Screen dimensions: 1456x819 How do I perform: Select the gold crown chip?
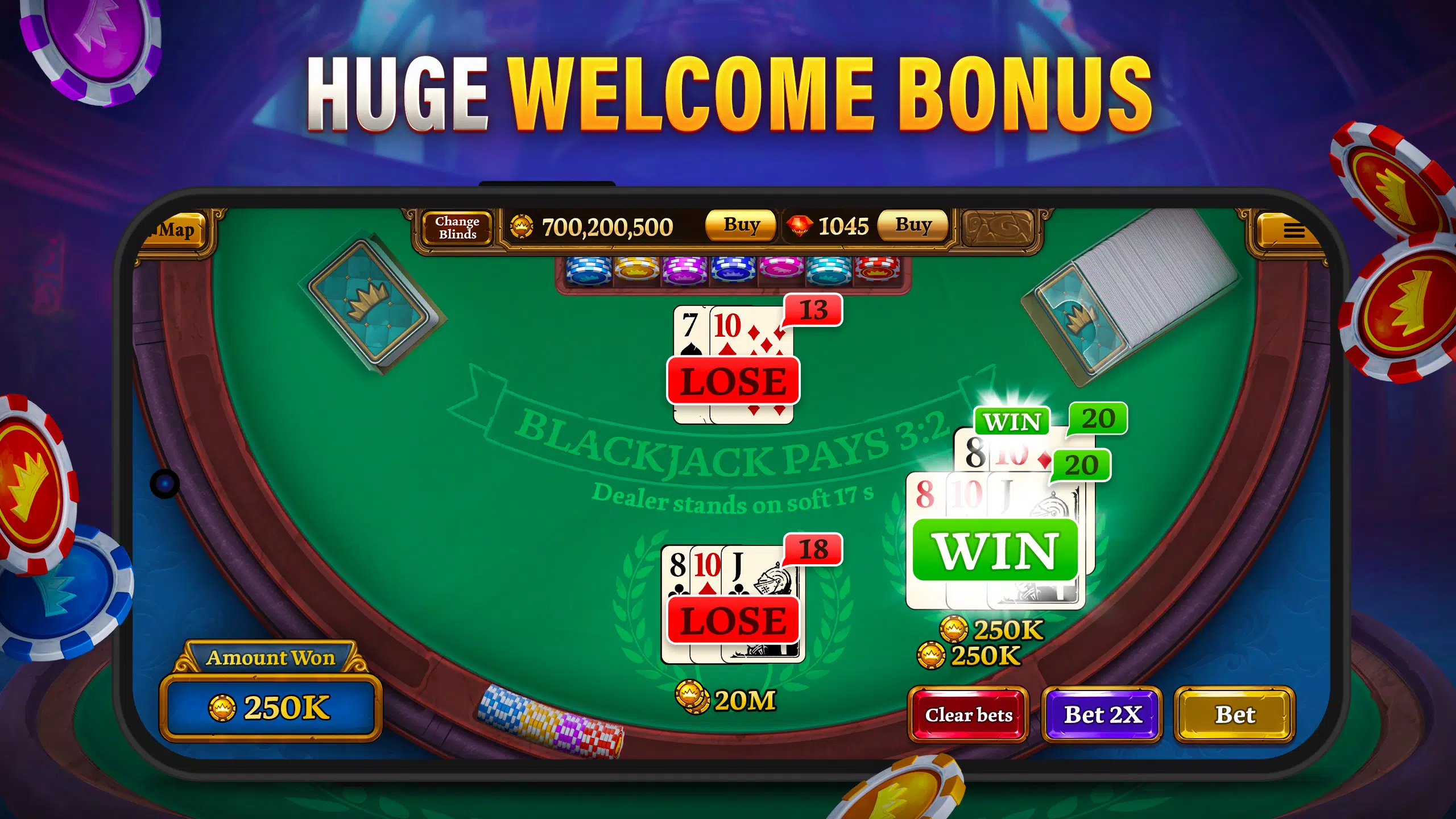tap(636, 272)
